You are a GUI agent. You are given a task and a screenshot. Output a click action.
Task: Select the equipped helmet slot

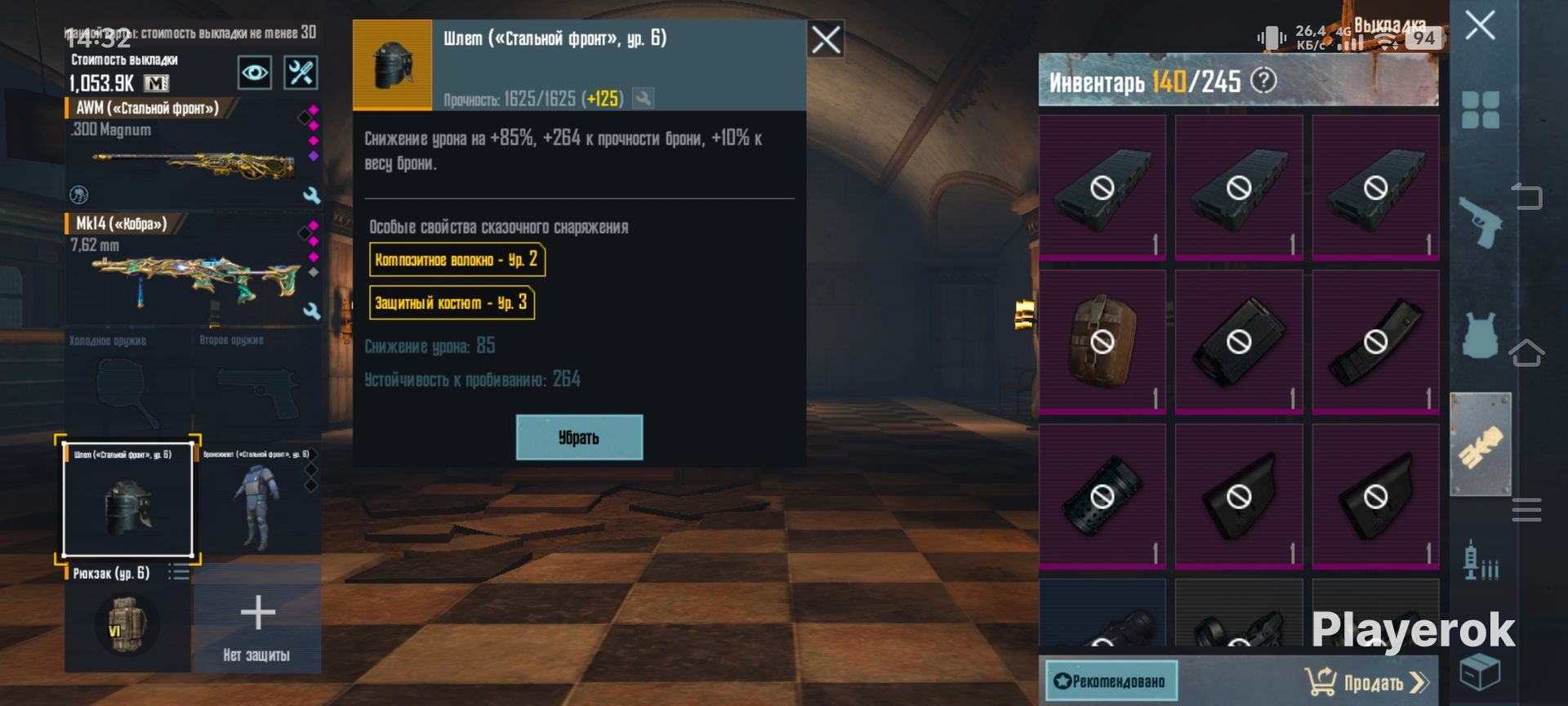(x=128, y=499)
